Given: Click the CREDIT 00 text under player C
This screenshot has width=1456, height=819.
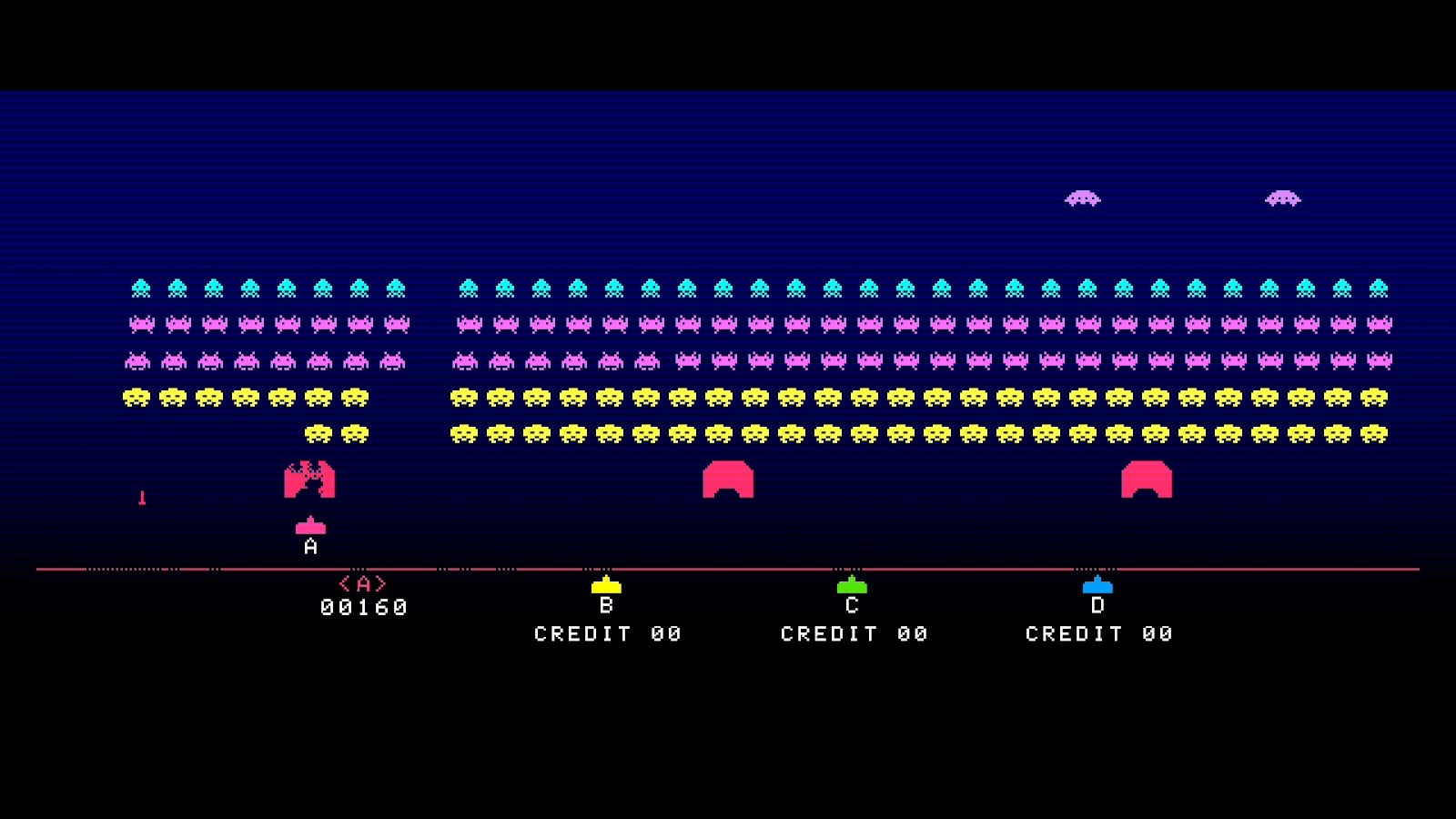Looking at the screenshot, I should (x=854, y=632).
